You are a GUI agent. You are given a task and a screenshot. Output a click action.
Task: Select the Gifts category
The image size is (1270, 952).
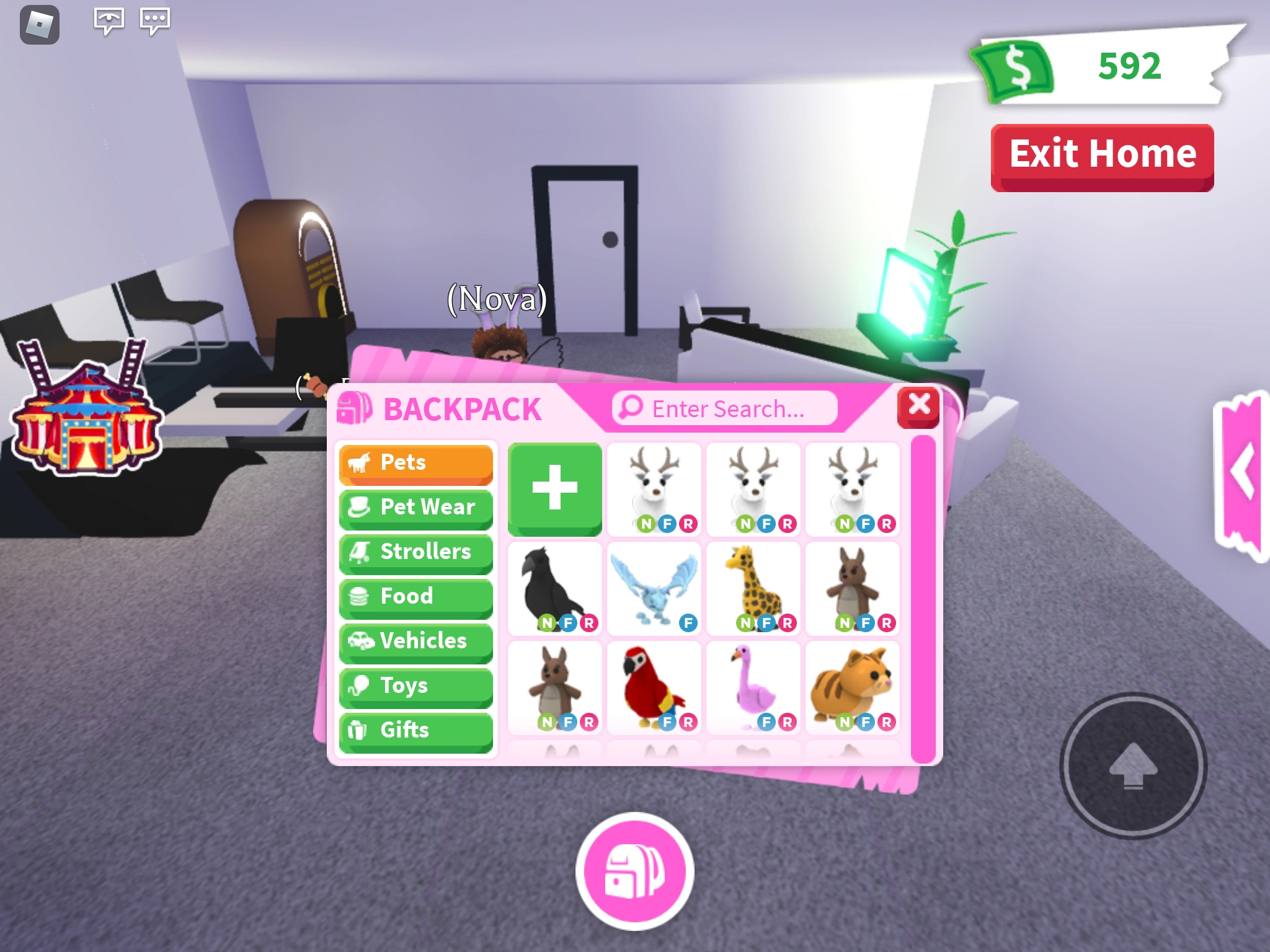click(x=415, y=731)
